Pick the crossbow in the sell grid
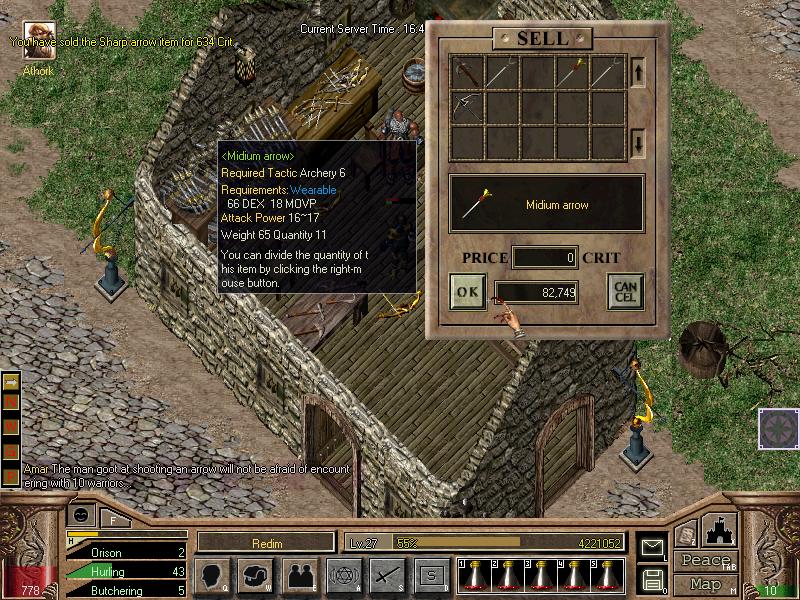Viewport: 800px width, 600px height. coord(467,107)
